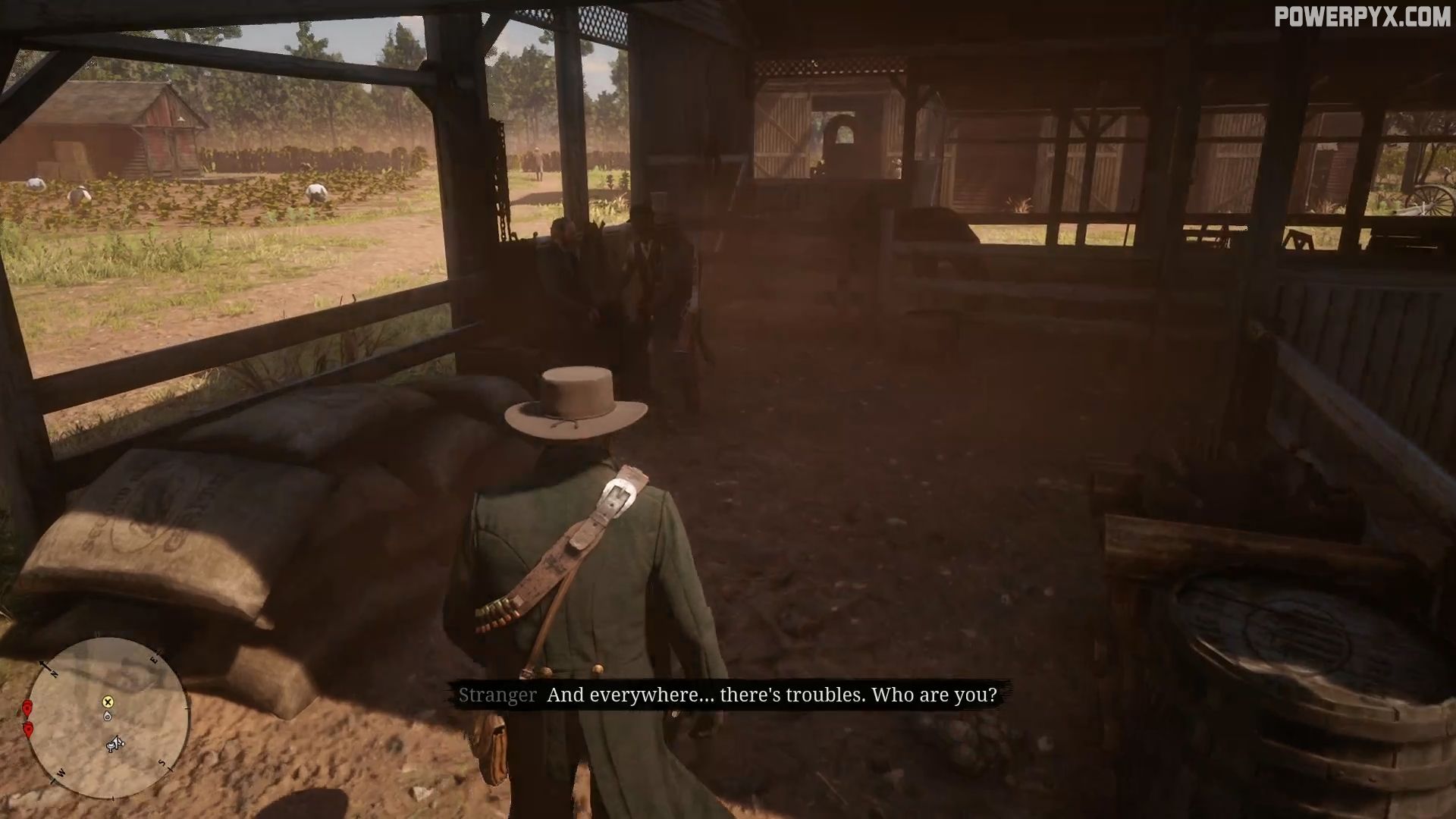Viewport: 1456px width, 819px height.
Task: Click the Stranger speaker name in the subtitle
Action: click(497, 695)
